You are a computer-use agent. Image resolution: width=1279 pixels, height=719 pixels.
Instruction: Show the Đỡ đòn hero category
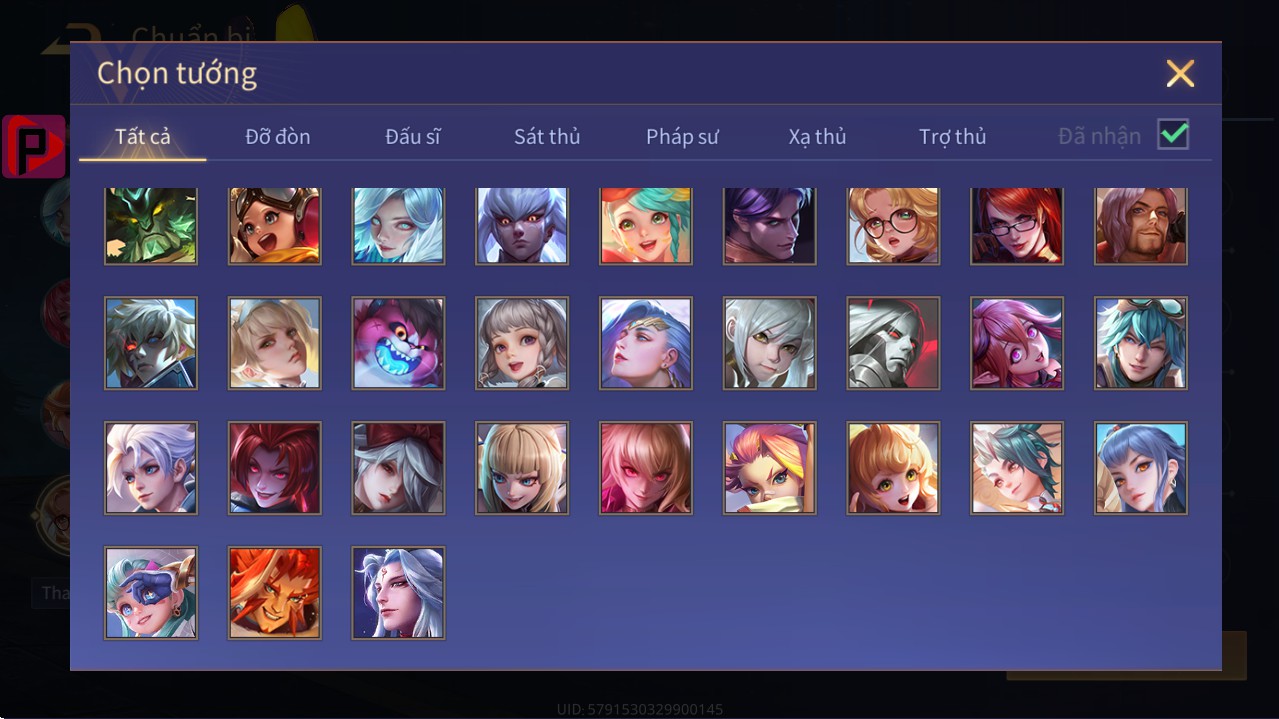point(278,136)
